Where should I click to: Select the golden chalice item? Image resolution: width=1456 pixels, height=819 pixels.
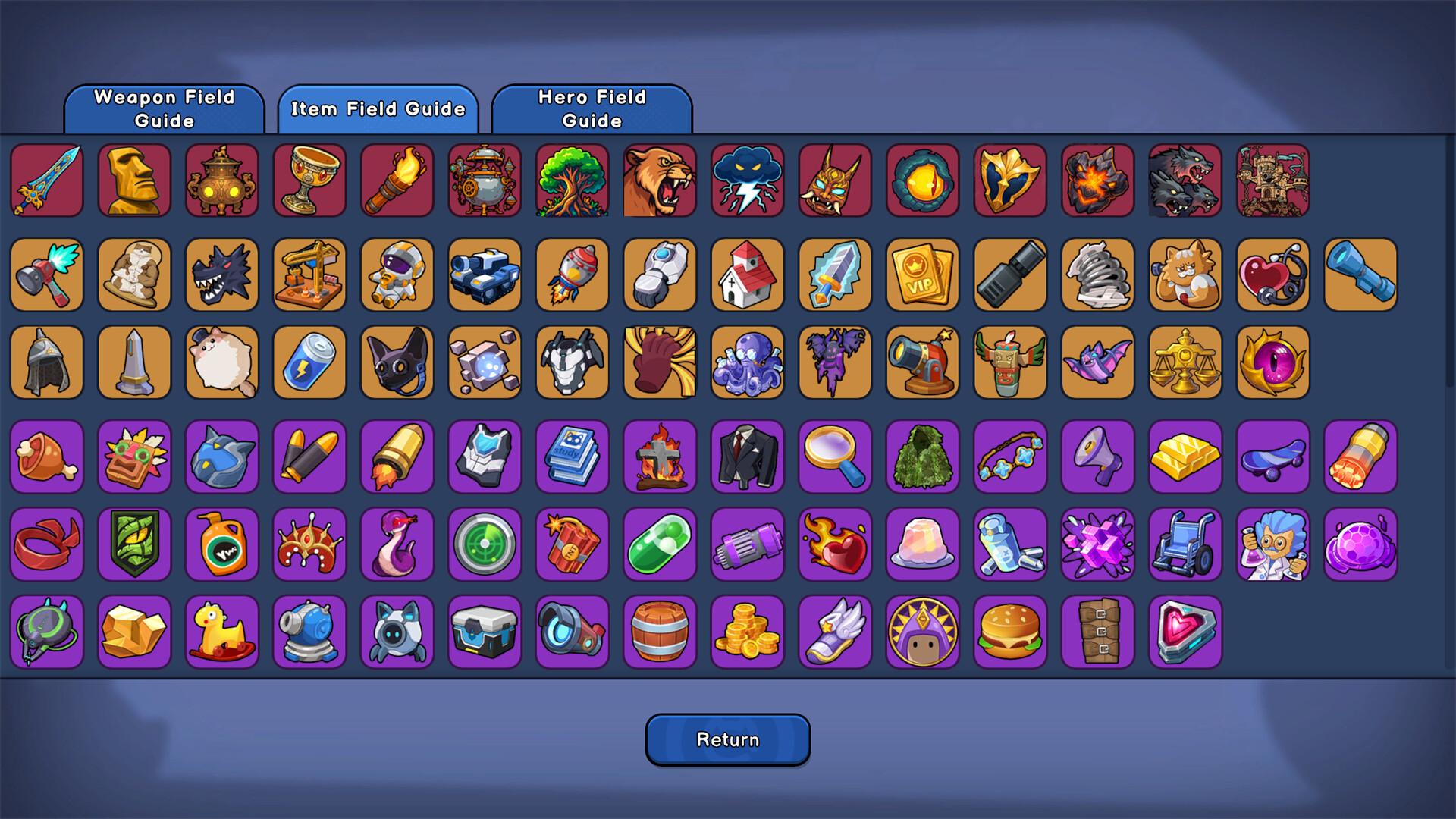[x=309, y=182]
